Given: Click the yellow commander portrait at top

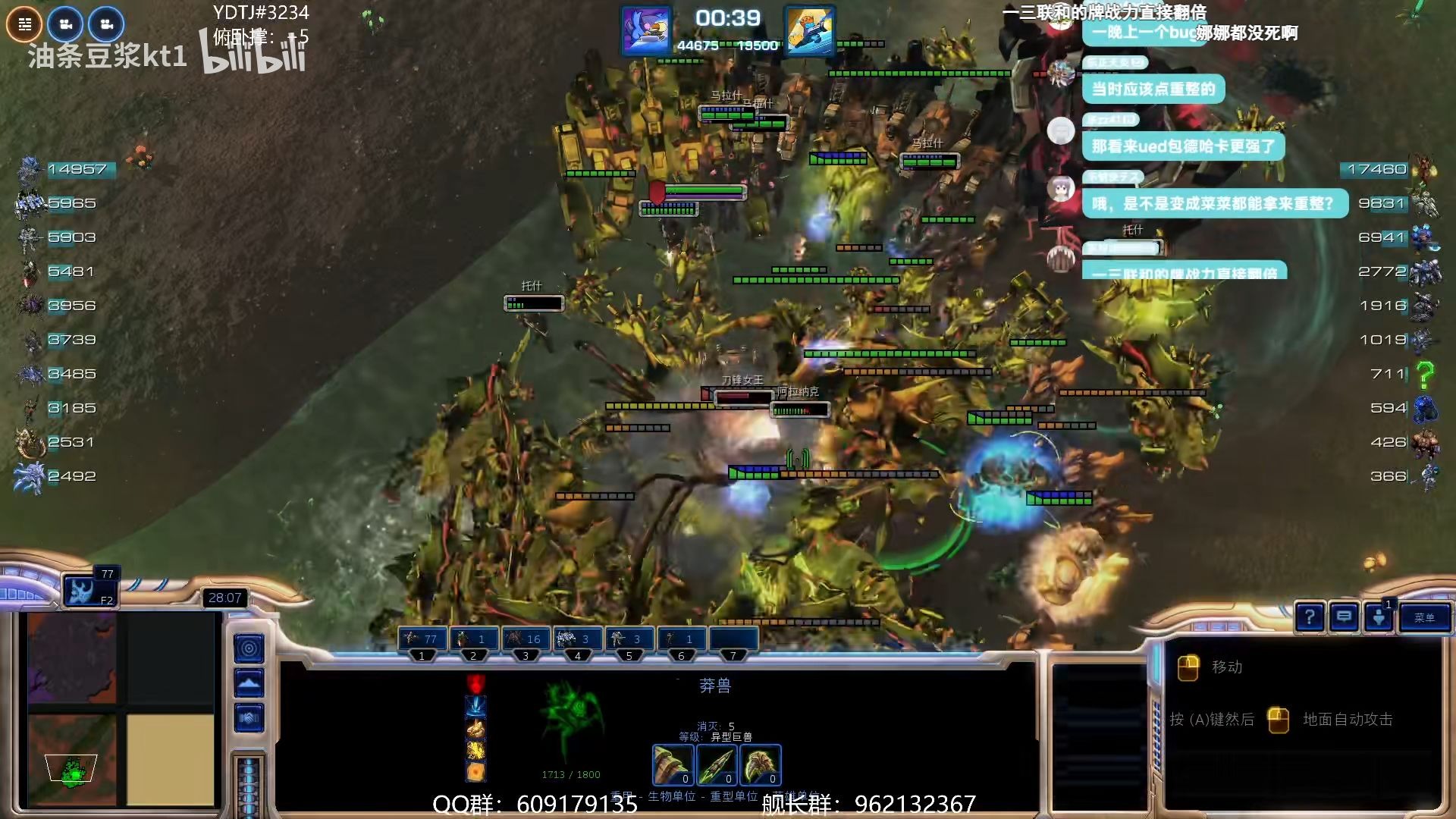Looking at the screenshot, I should 810,31.
